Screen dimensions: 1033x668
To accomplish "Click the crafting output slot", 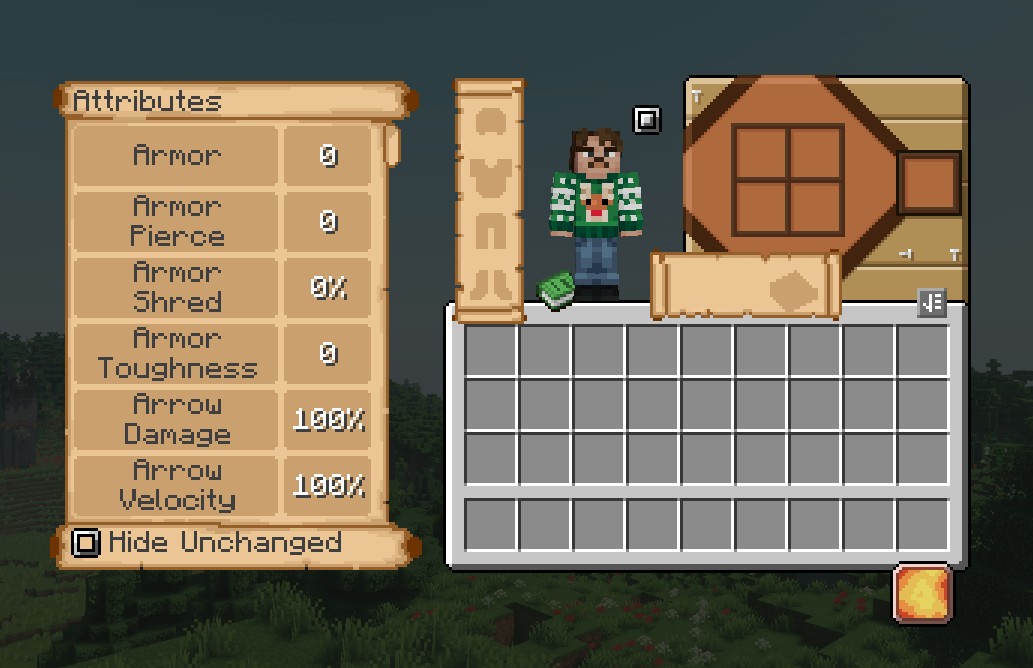I will [929, 183].
